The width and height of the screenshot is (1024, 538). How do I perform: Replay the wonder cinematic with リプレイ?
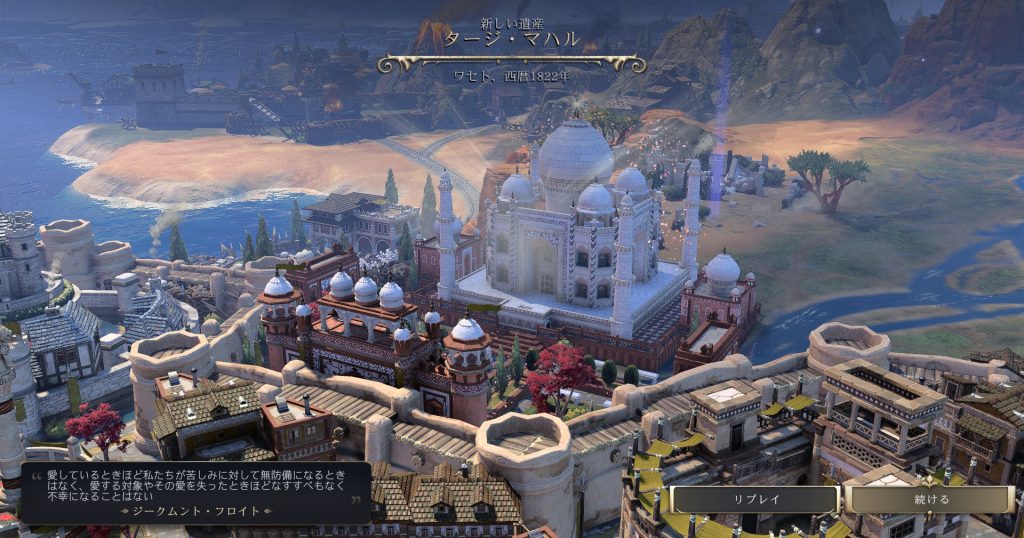point(755,499)
